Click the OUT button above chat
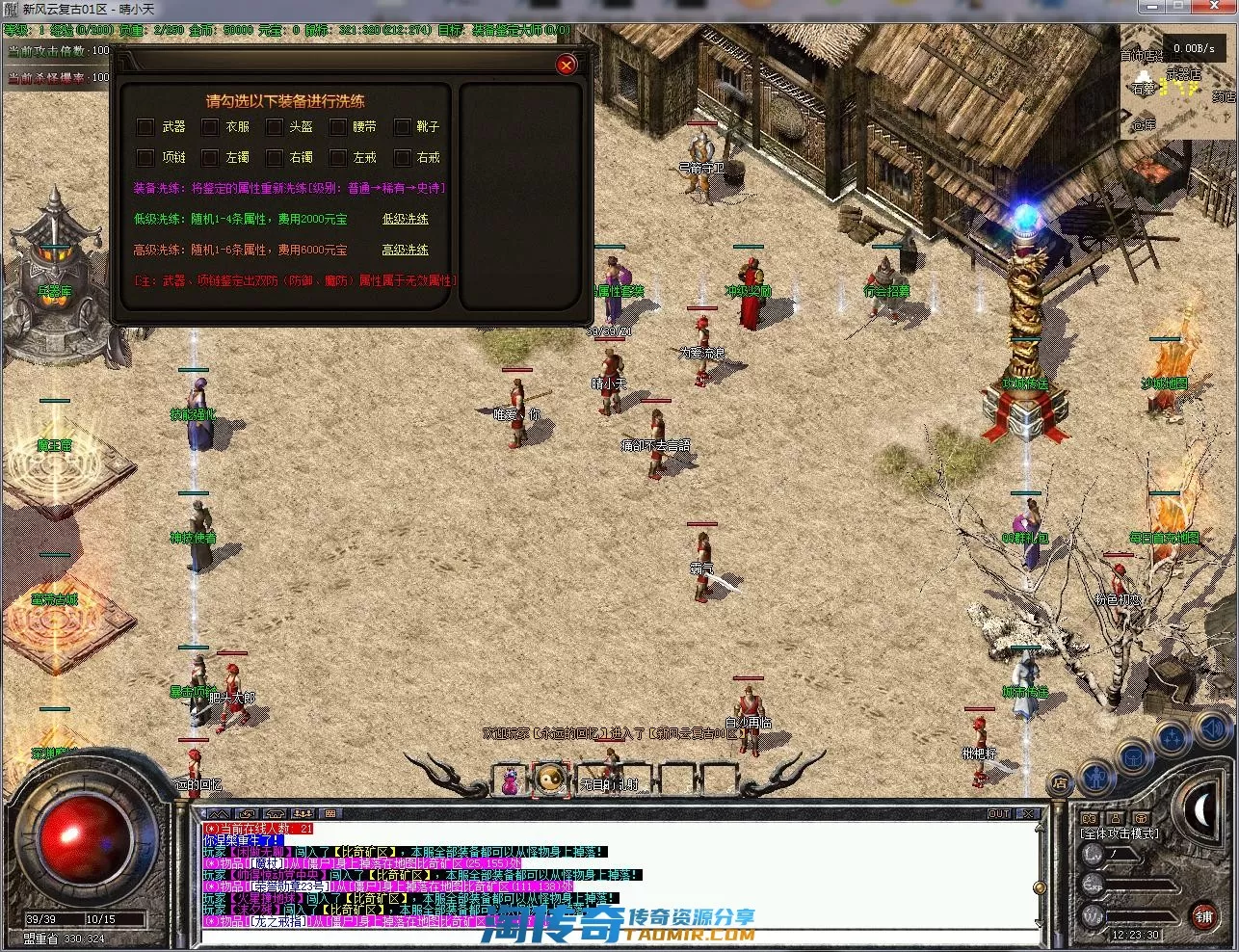 [x=1000, y=814]
